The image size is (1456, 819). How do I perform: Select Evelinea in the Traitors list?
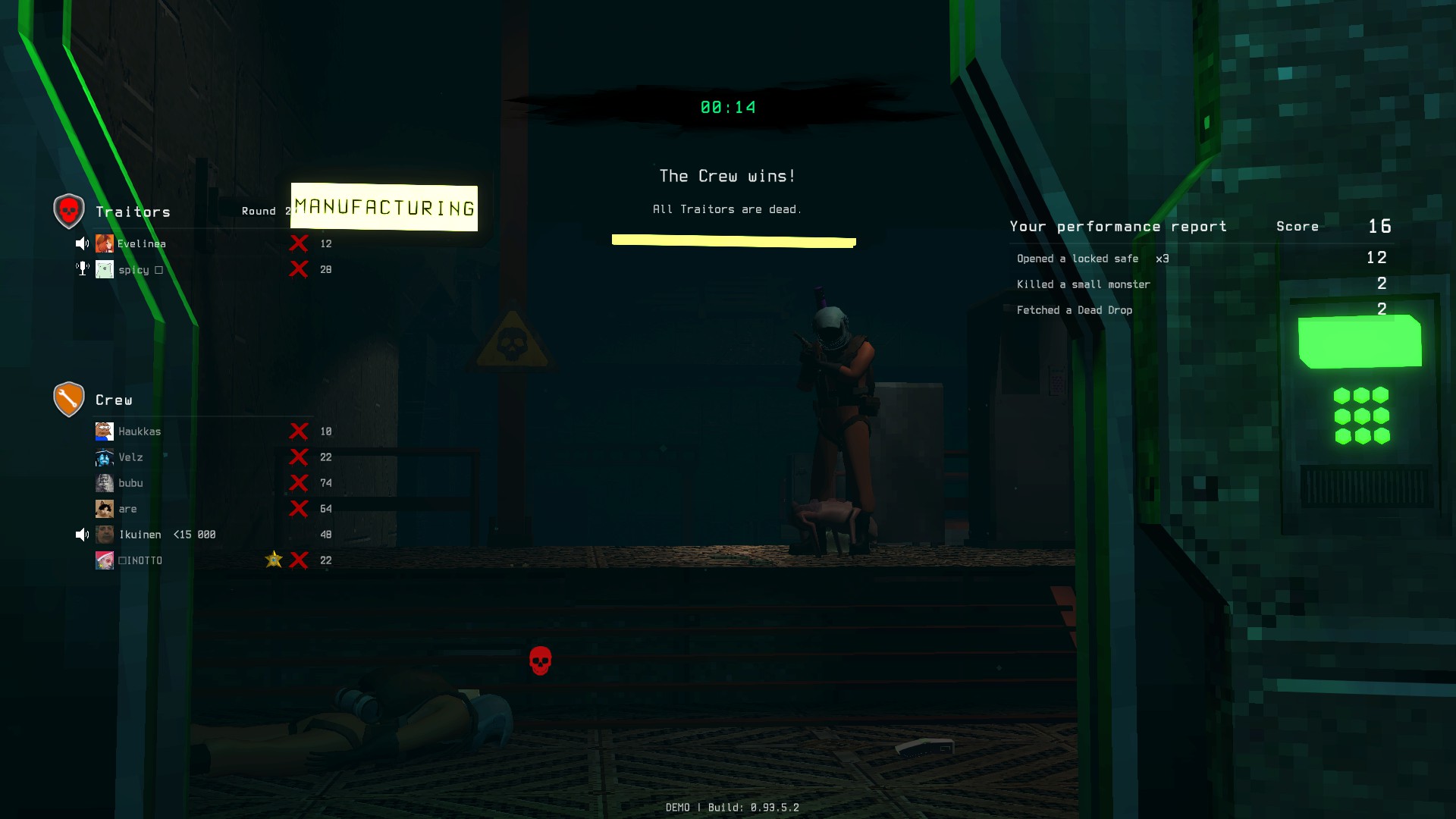(x=141, y=243)
